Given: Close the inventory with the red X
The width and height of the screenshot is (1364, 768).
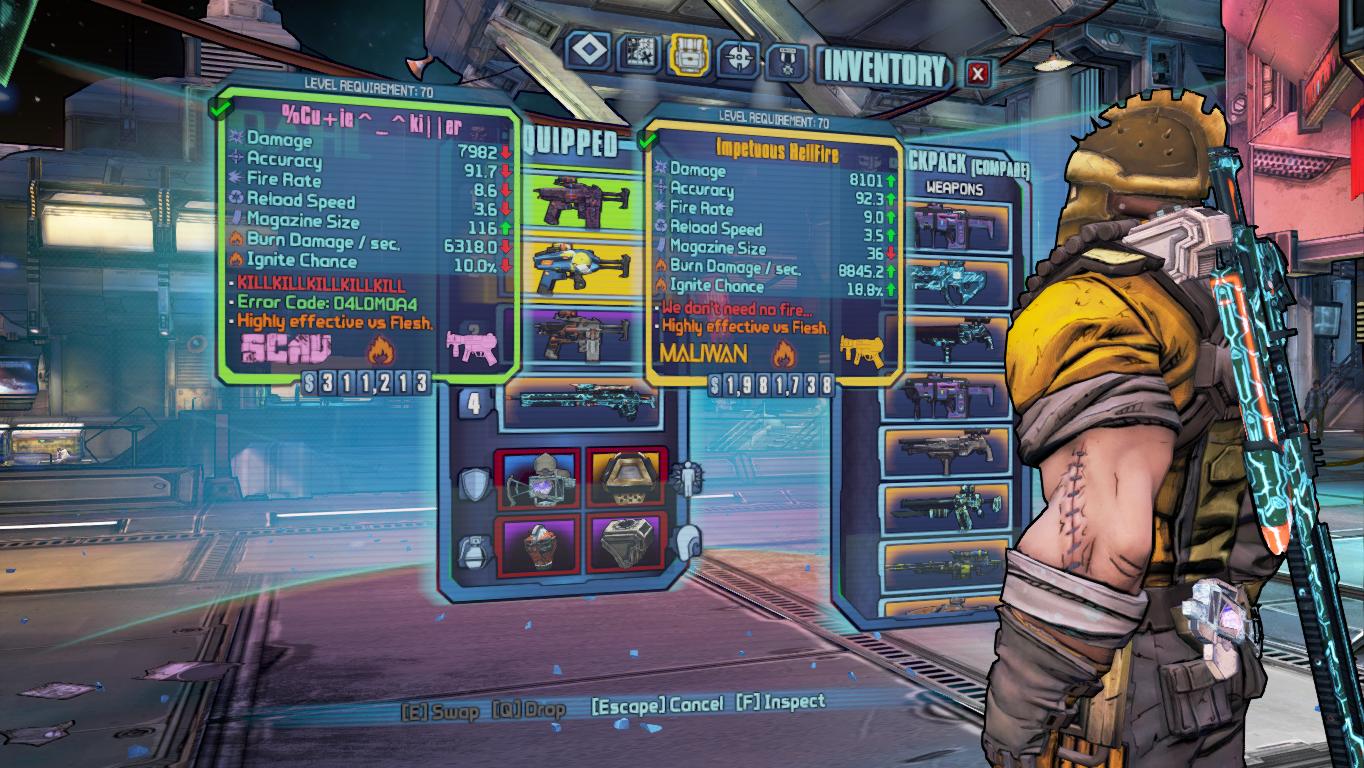Looking at the screenshot, I should pos(978,72).
